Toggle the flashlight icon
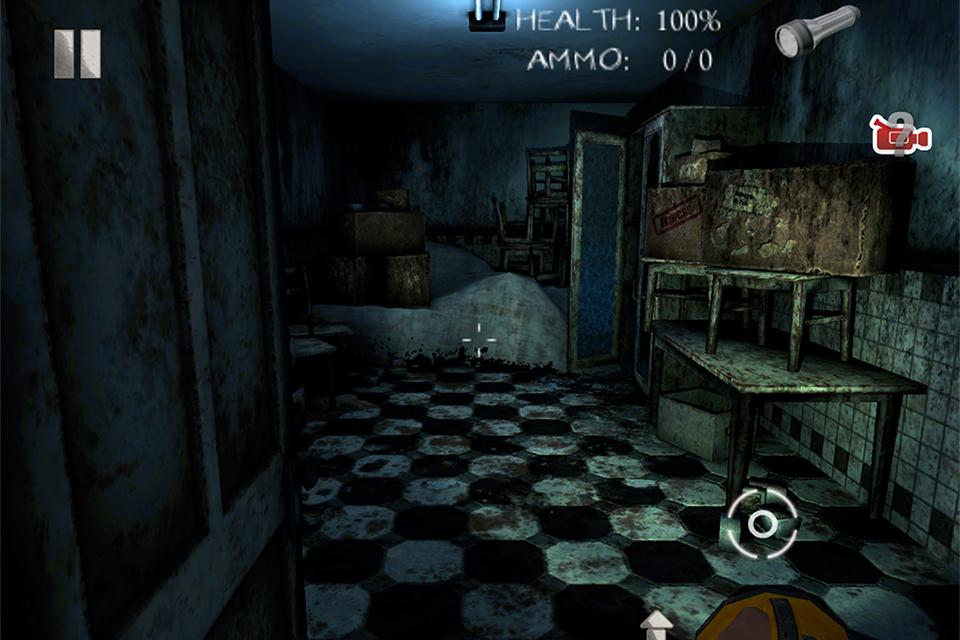 [816, 31]
